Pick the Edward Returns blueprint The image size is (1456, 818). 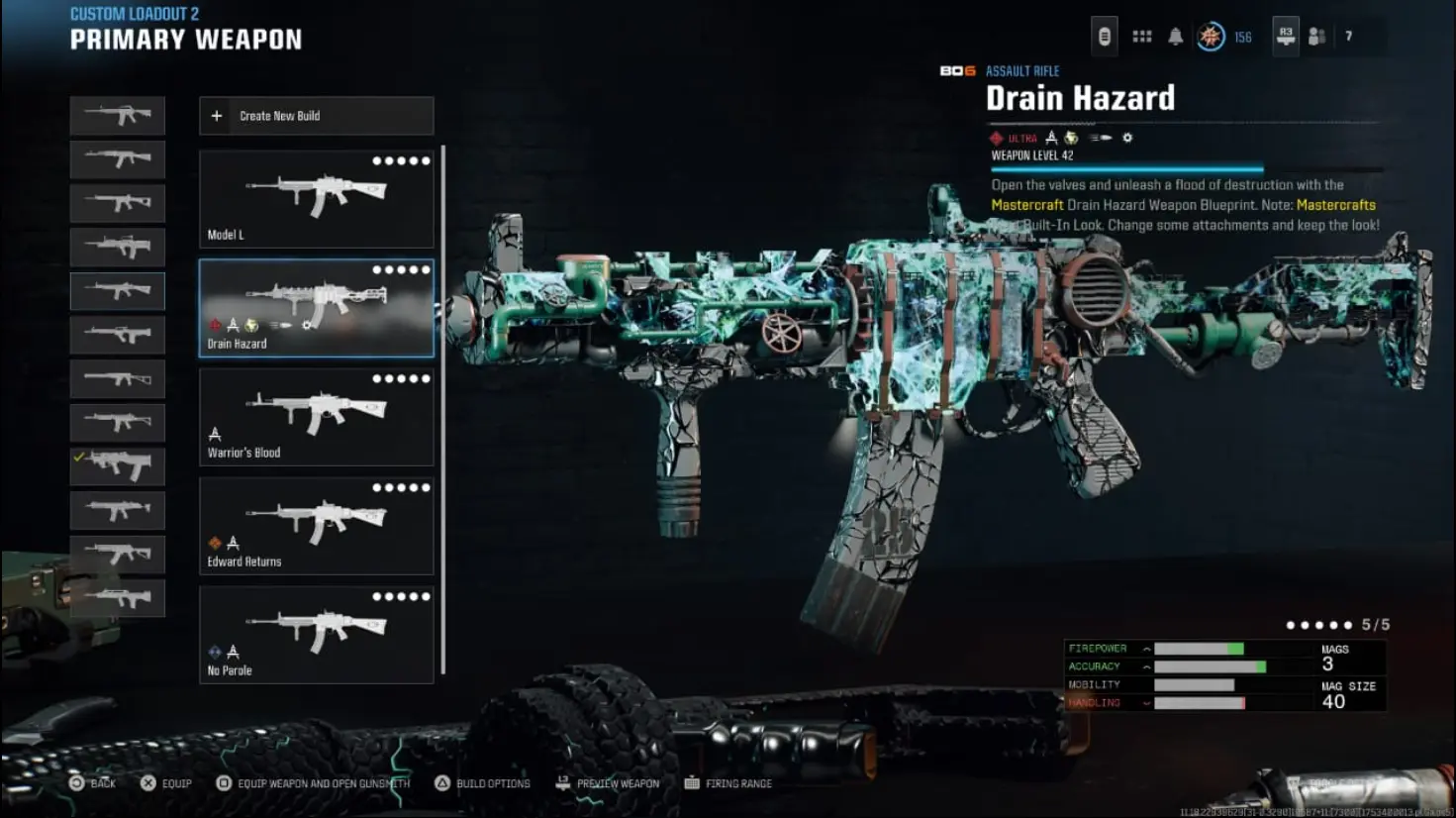(316, 525)
